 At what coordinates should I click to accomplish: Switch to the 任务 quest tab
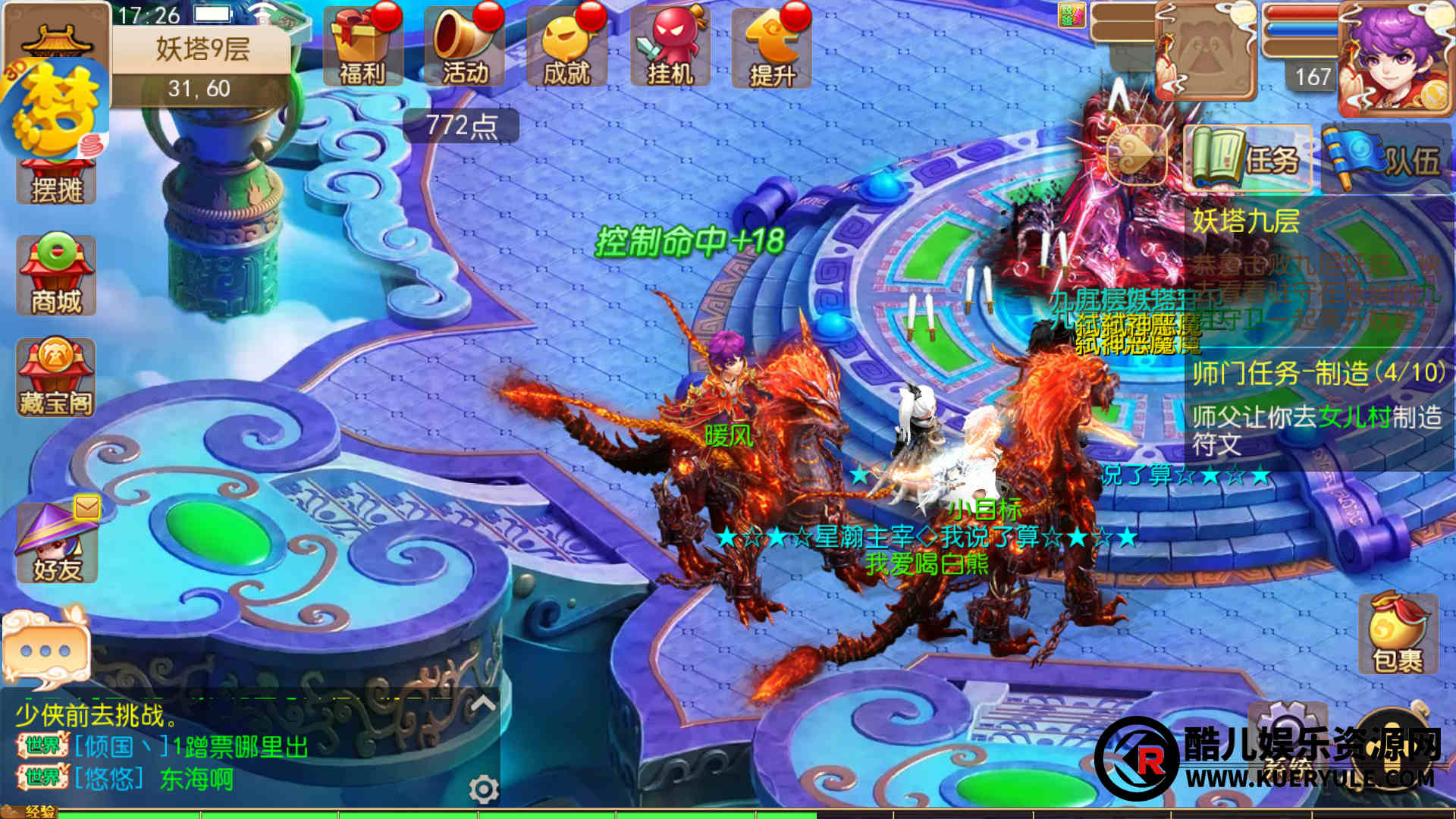pyautogui.click(x=1247, y=158)
